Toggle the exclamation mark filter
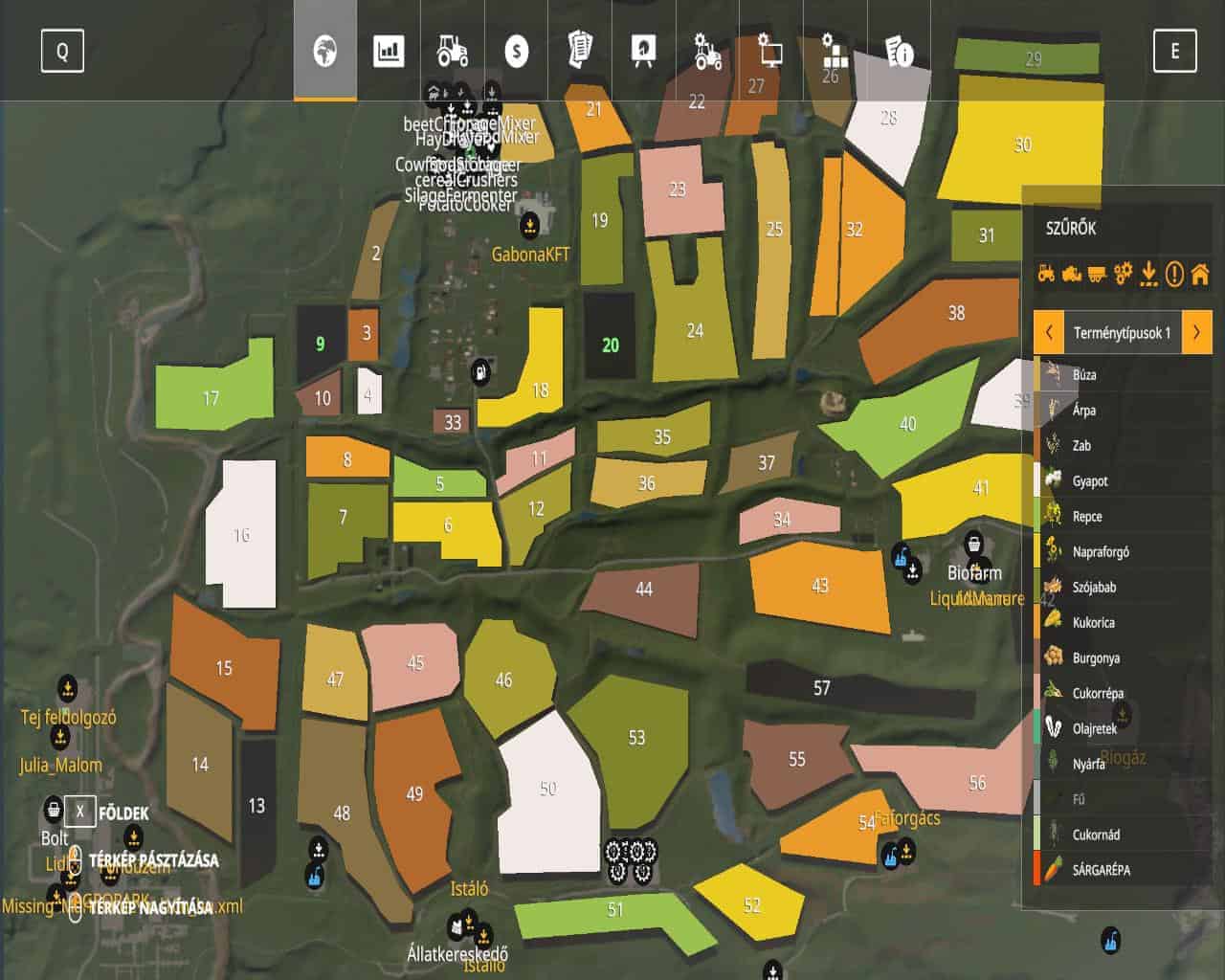The height and width of the screenshot is (980, 1225). (x=1174, y=275)
